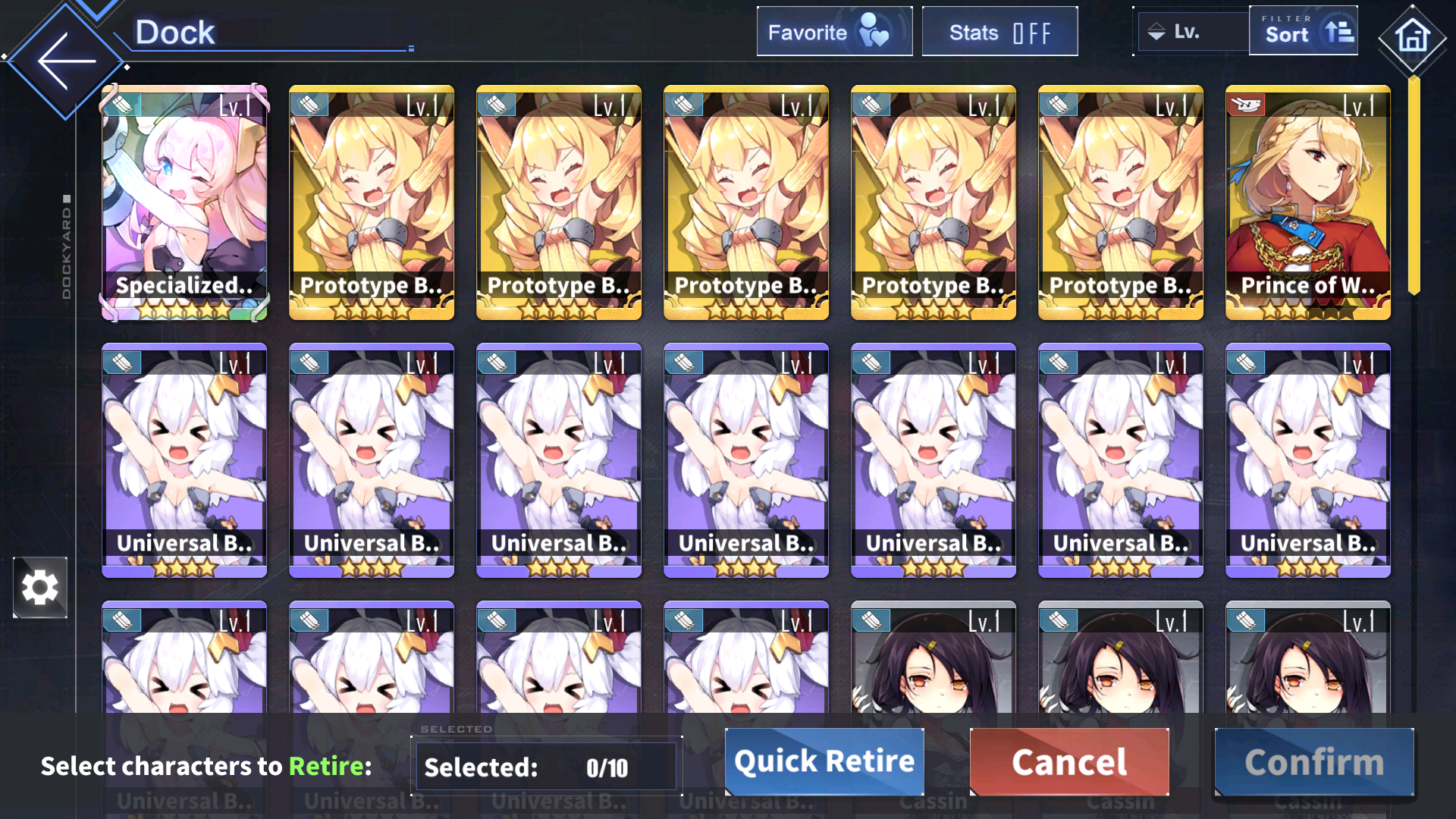Toggle the Stats OFF button
This screenshot has width=1456, height=819.
[x=999, y=32]
